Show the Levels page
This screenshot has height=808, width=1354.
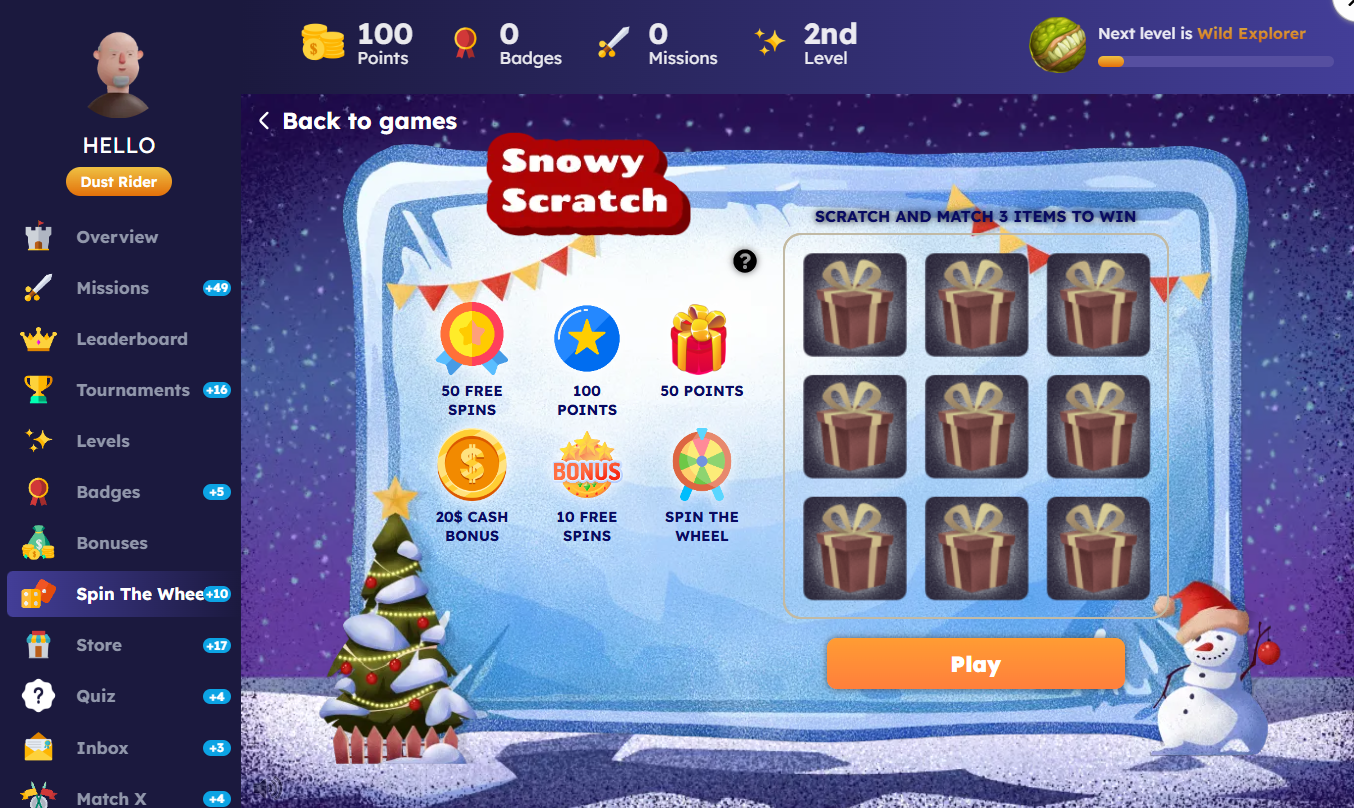(103, 441)
